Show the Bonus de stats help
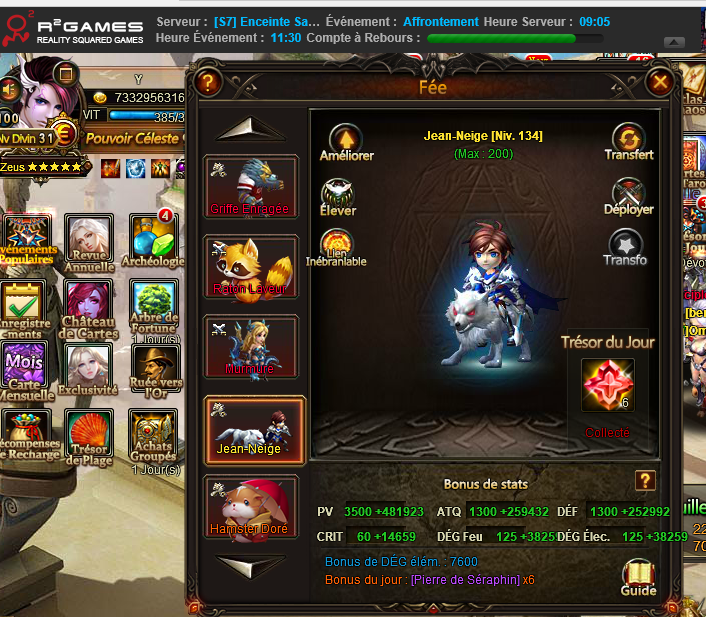Viewport: 706px width, 617px height. pos(645,481)
